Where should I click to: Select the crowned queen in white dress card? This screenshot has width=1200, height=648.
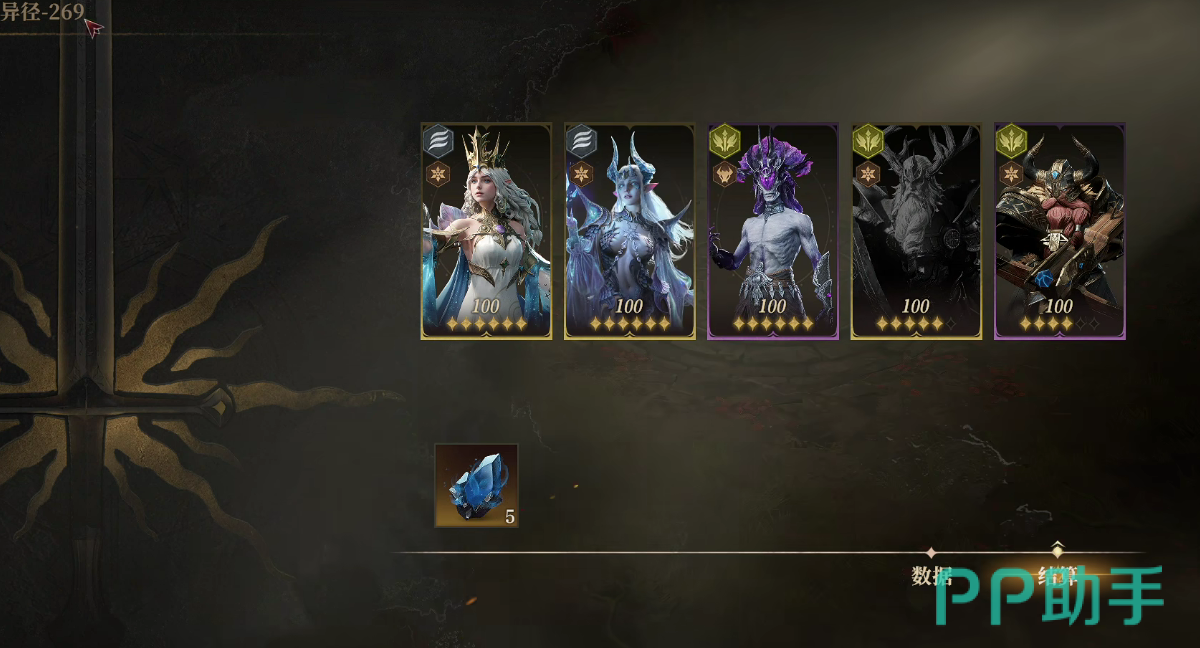coord(486,231)
